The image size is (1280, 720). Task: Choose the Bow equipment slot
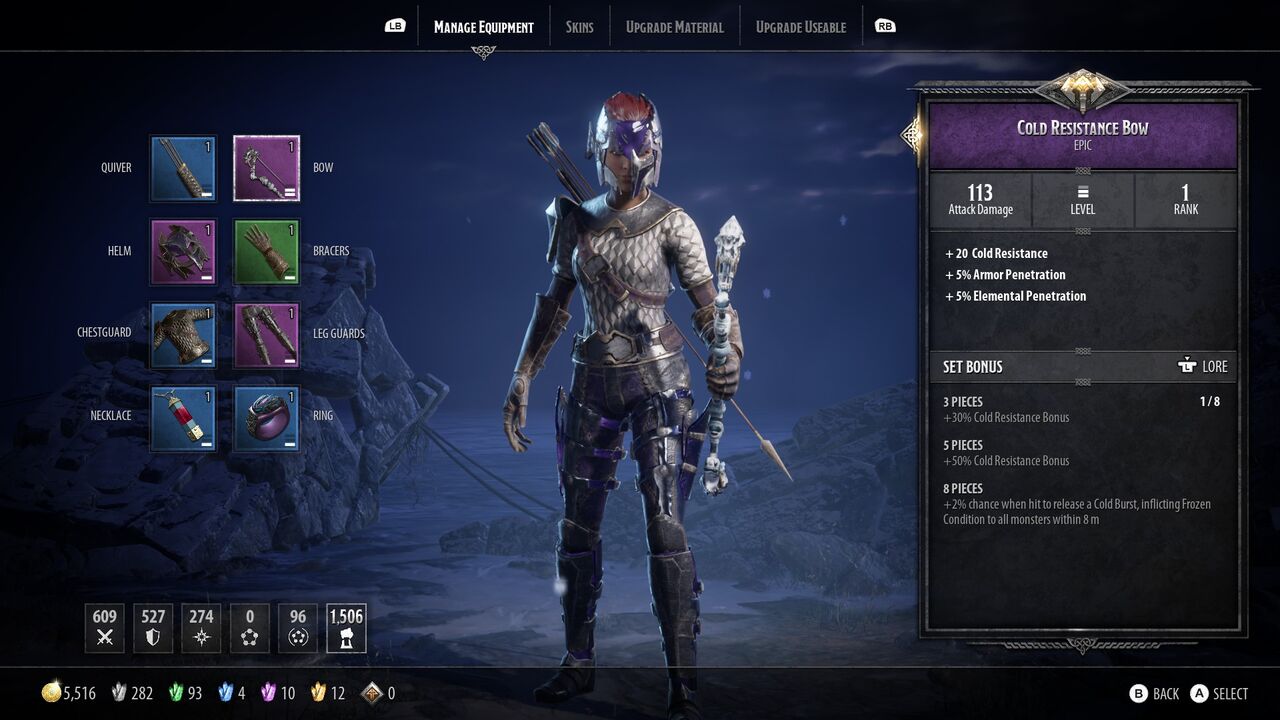click(x=267, y=168)
